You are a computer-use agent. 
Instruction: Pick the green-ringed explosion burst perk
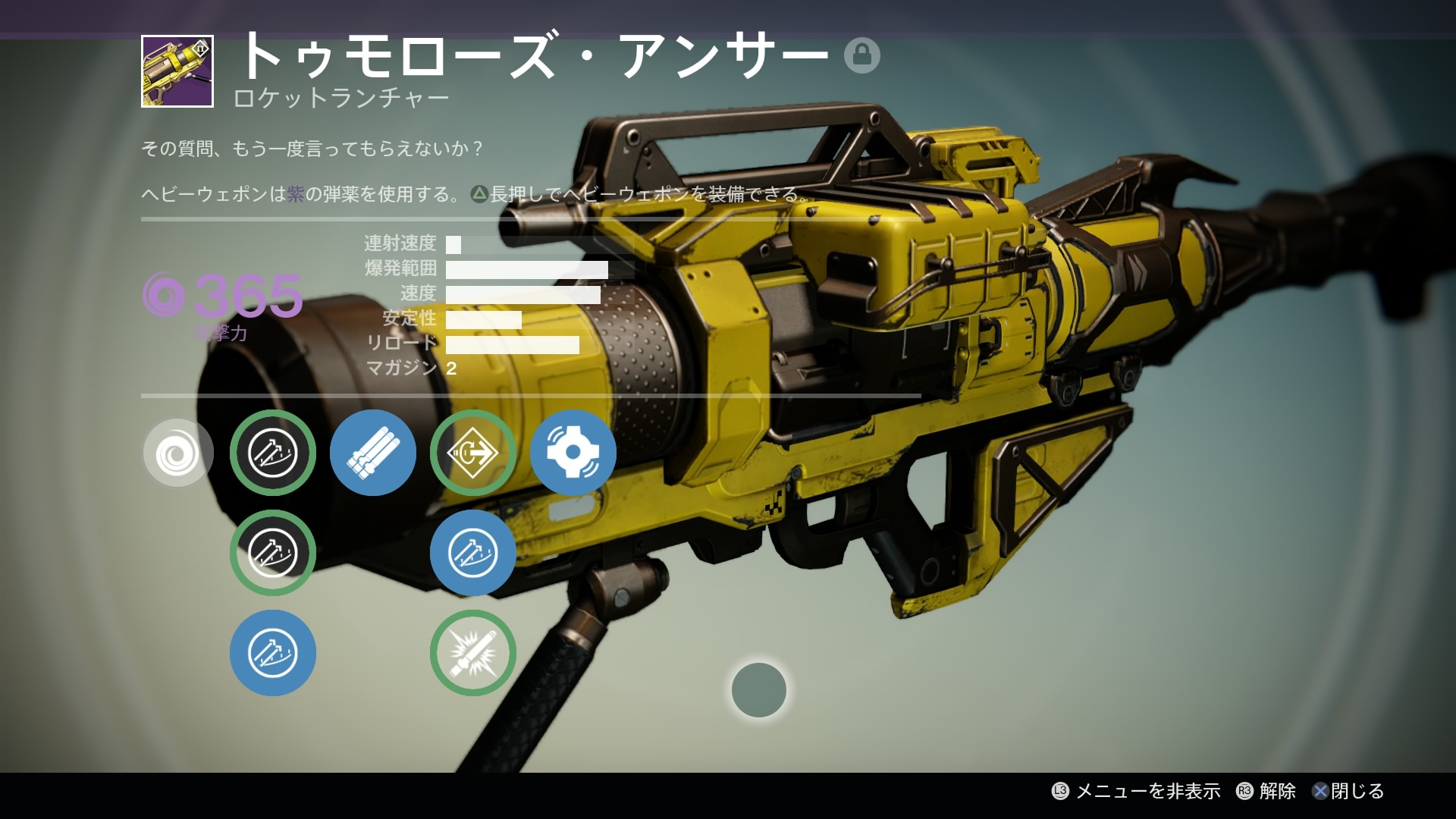[472, 653]
